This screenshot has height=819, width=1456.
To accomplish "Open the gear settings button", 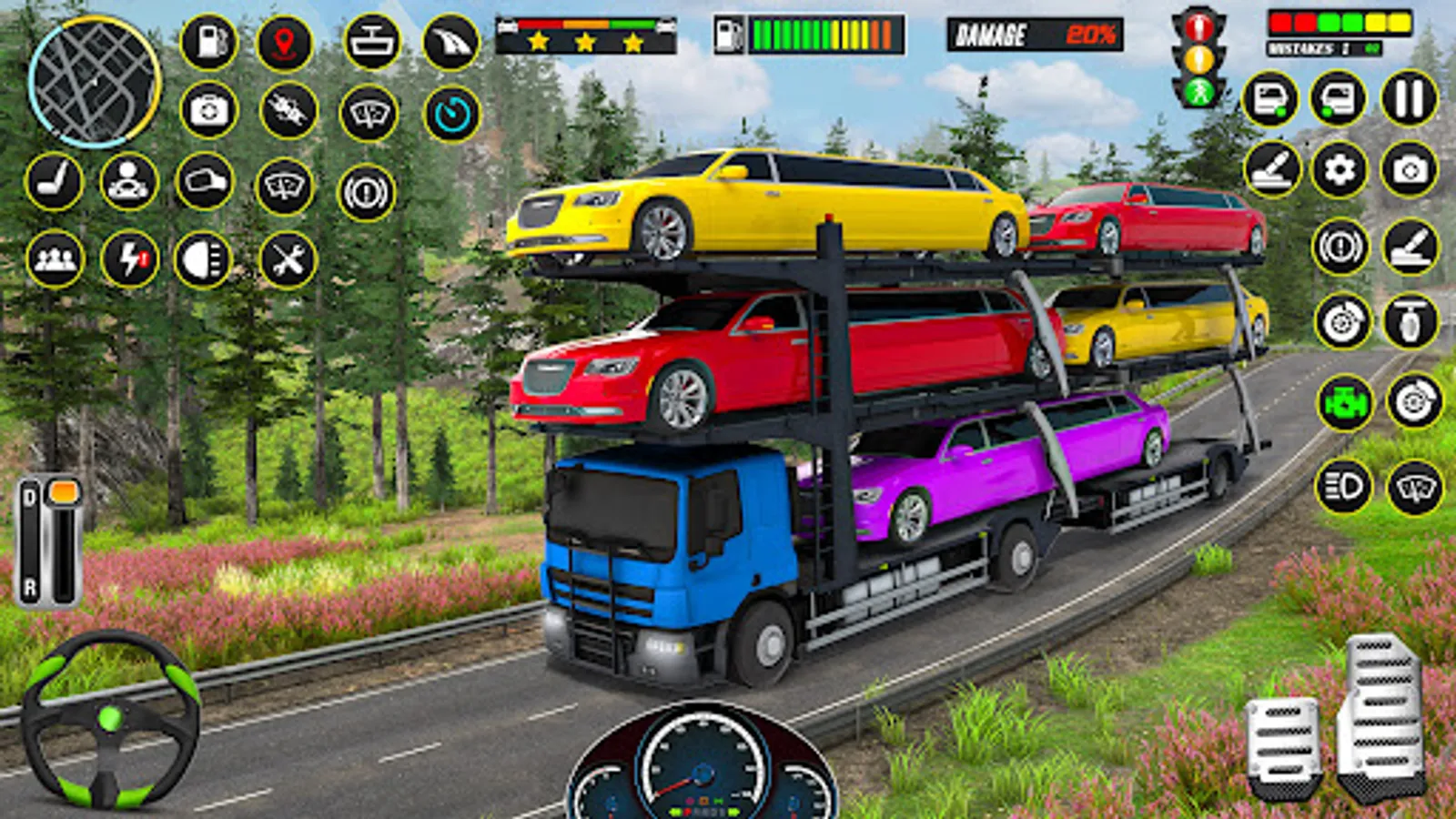I will [x=1340, y=169].
